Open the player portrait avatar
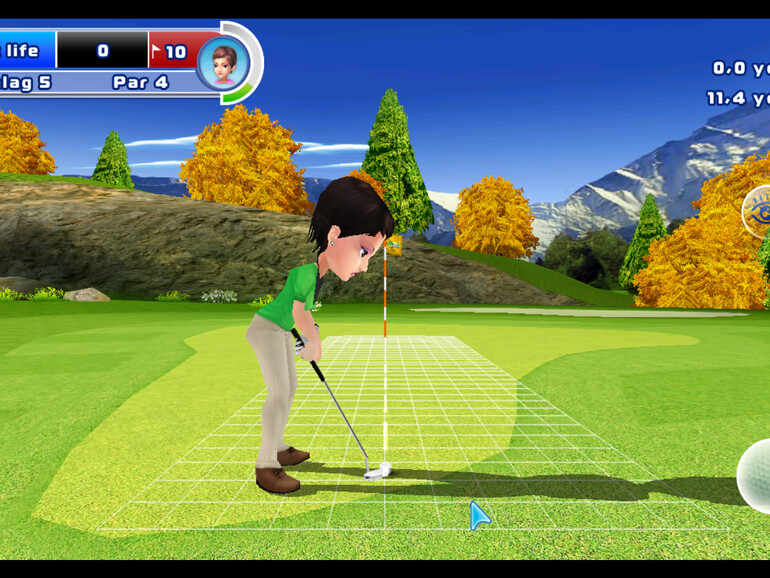 (223, 63)
